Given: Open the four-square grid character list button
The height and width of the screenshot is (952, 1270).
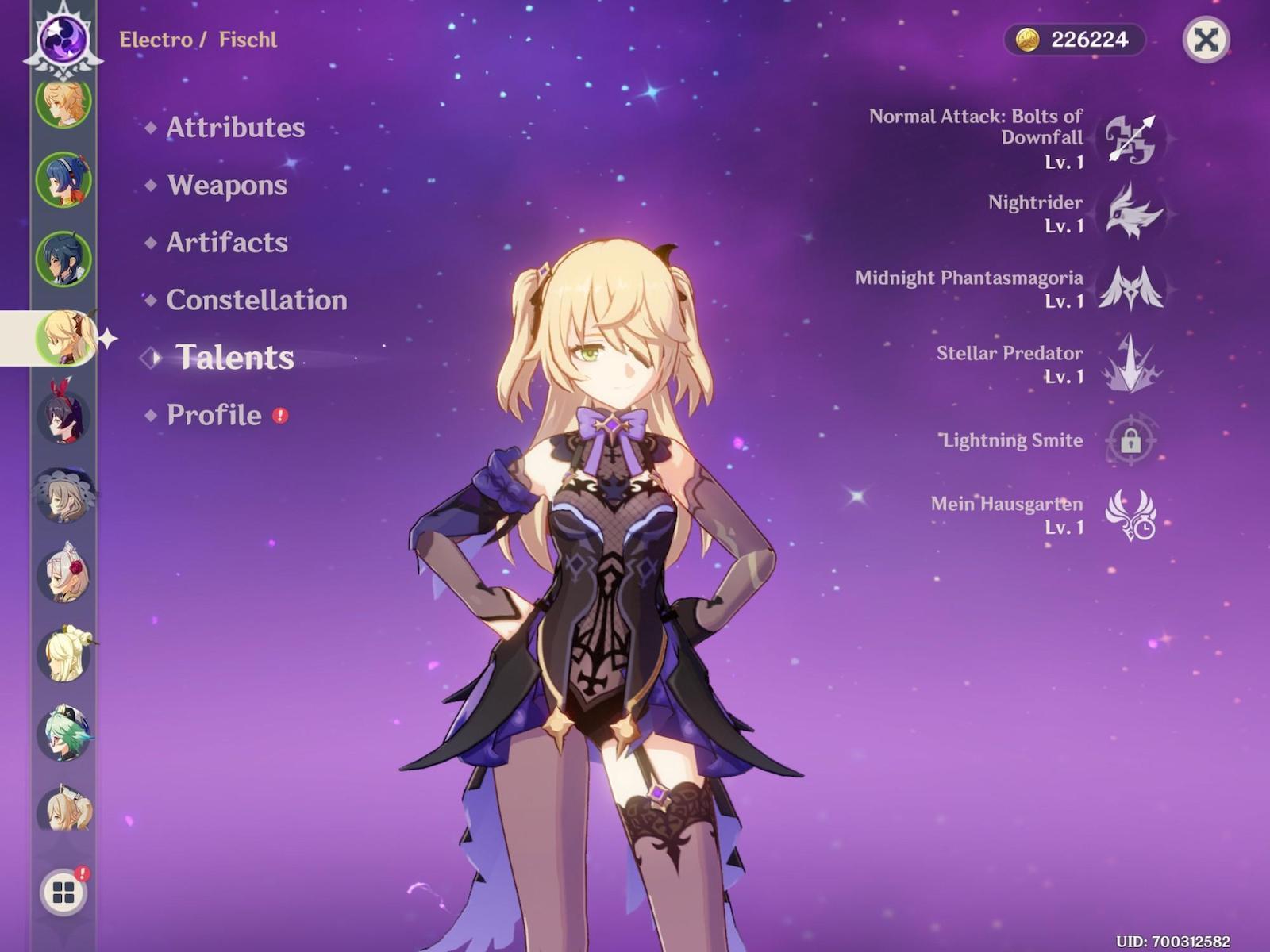Looking at the screenshot, I should [x=63, y=892].
